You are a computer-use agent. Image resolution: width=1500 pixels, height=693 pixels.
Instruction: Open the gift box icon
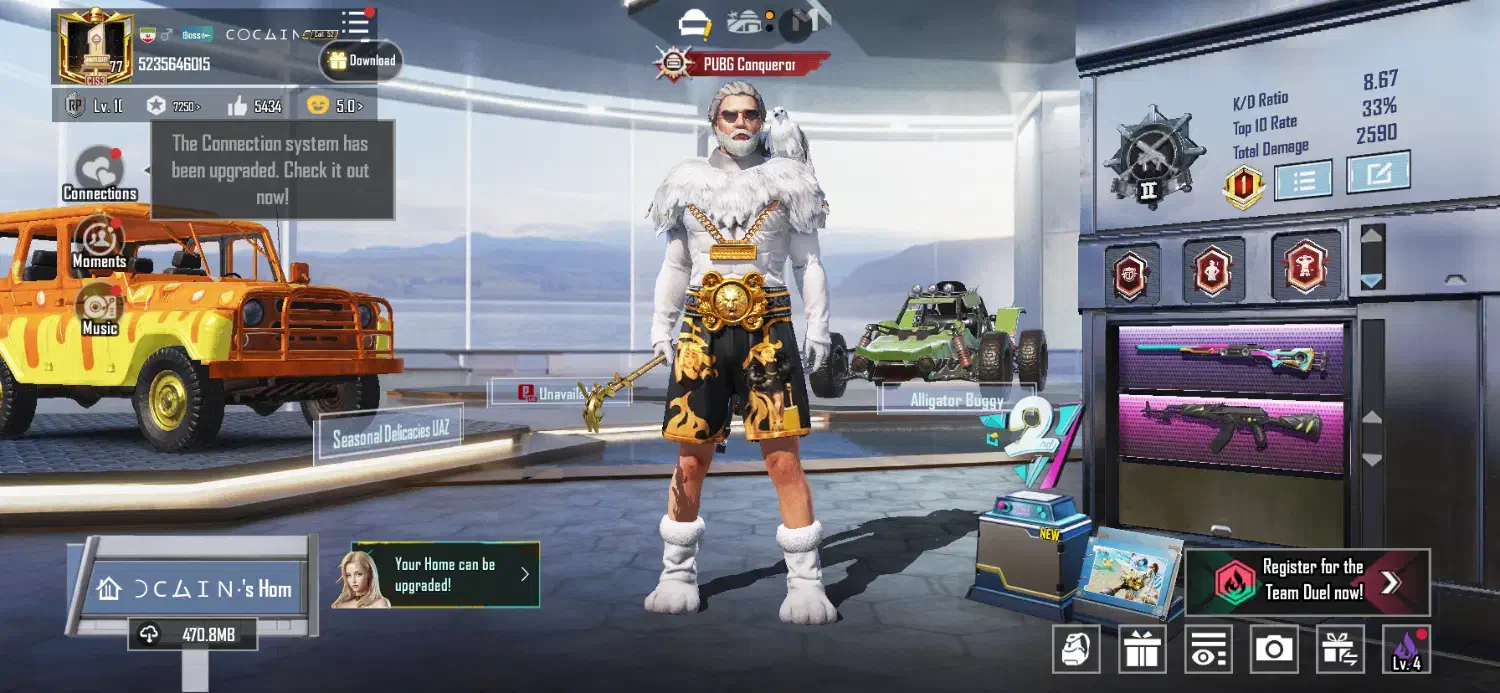1142,650
